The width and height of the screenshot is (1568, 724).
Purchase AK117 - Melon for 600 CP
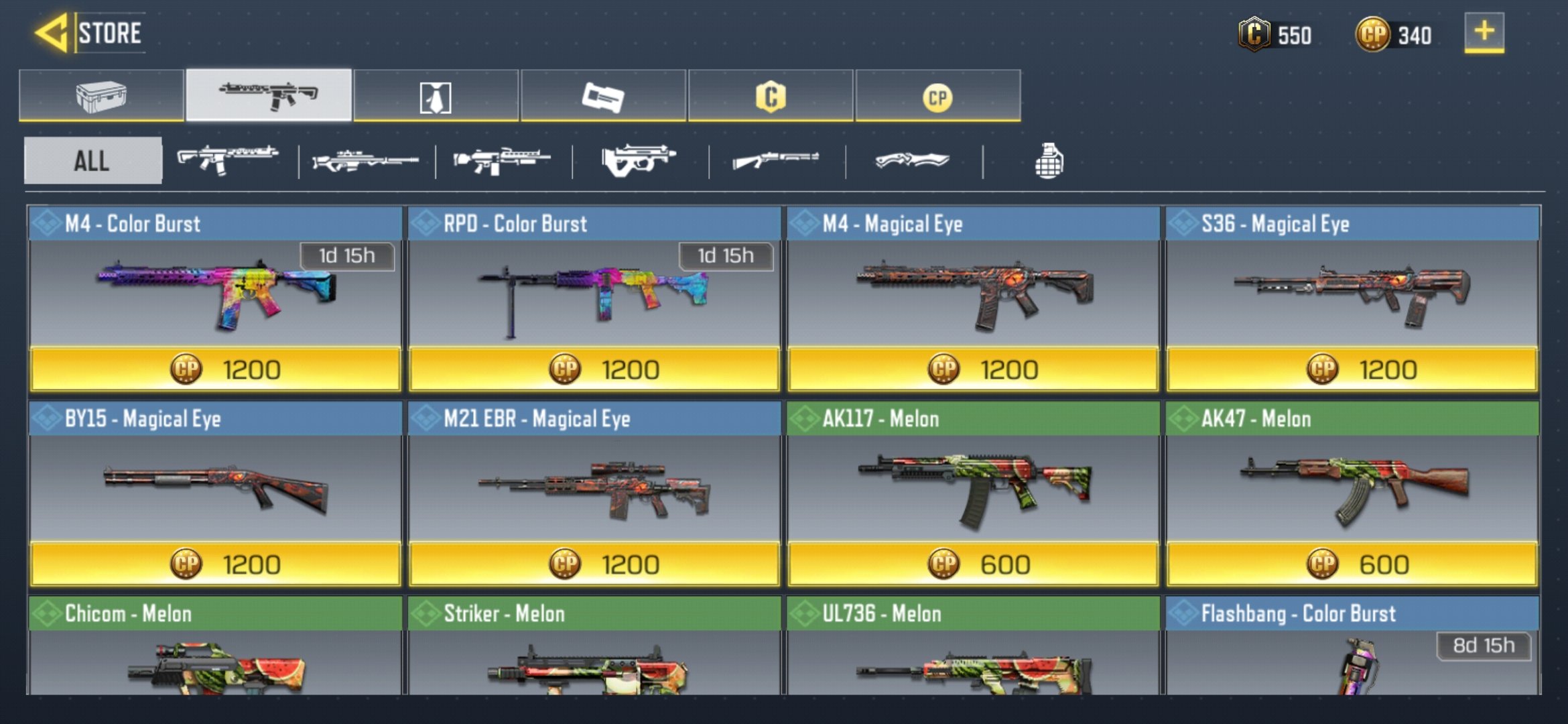point(973,564)
